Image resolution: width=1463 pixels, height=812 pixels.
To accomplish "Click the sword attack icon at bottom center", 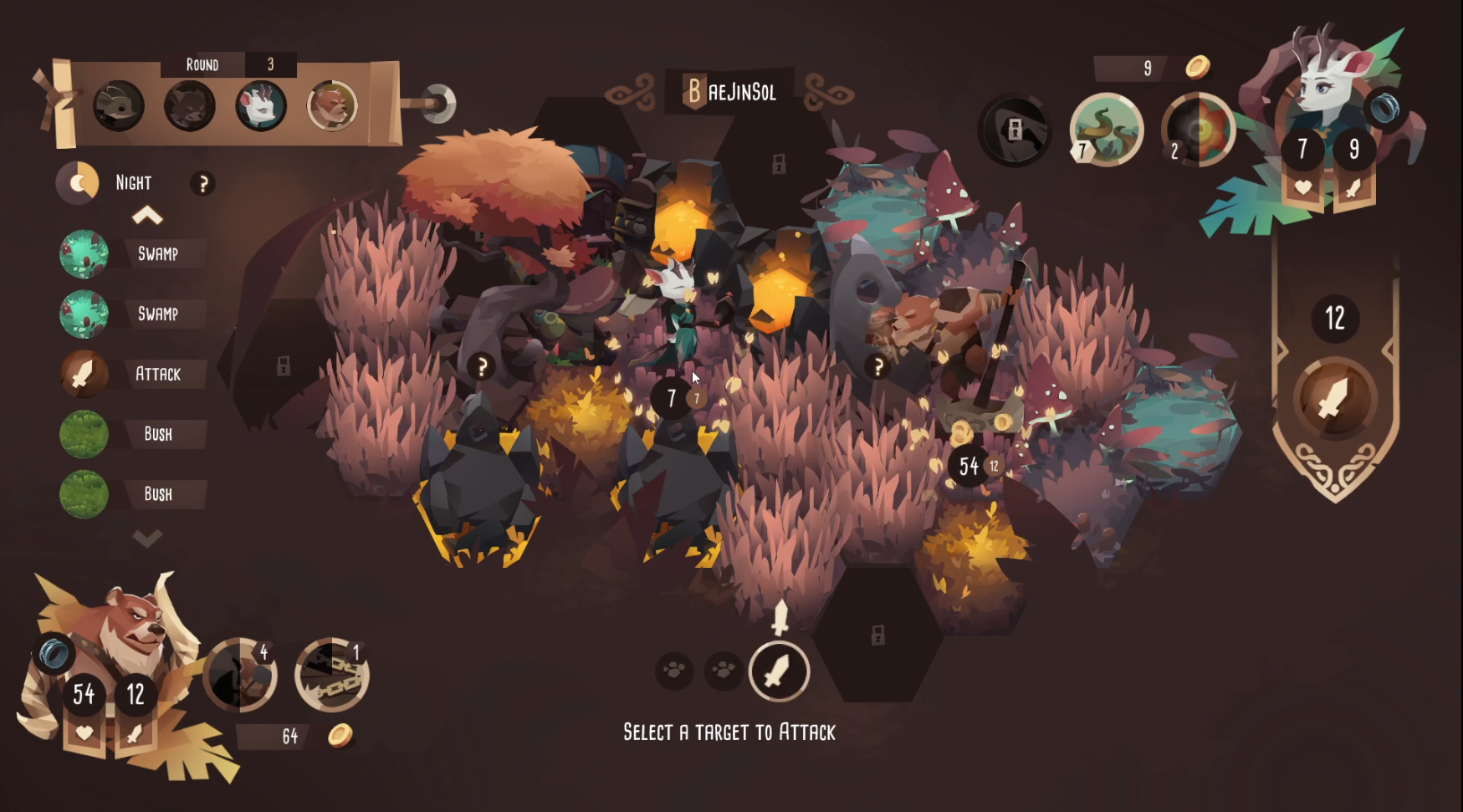I will point(779,672).
